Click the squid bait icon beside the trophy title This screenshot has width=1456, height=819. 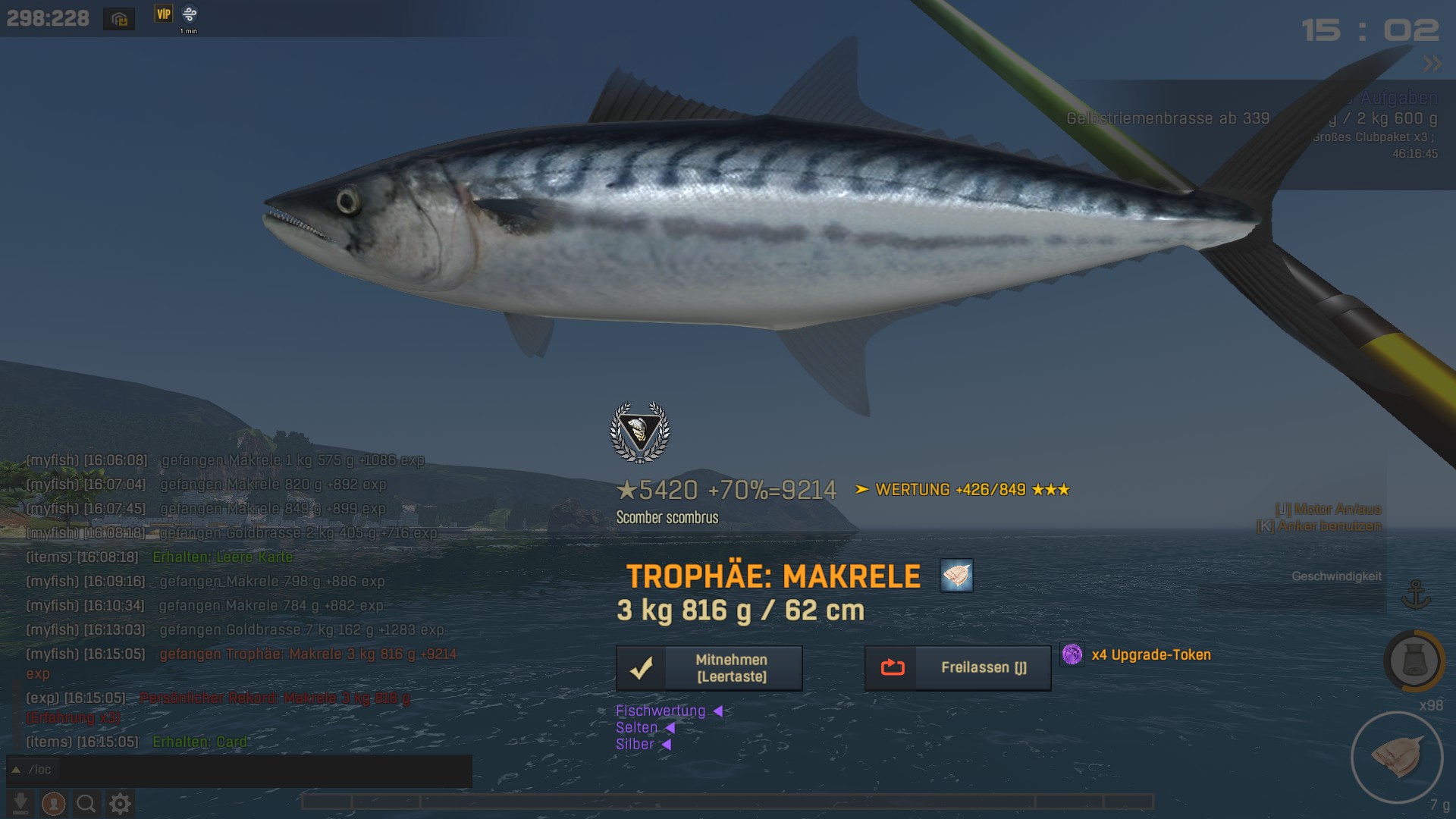(x=956, y=576)
